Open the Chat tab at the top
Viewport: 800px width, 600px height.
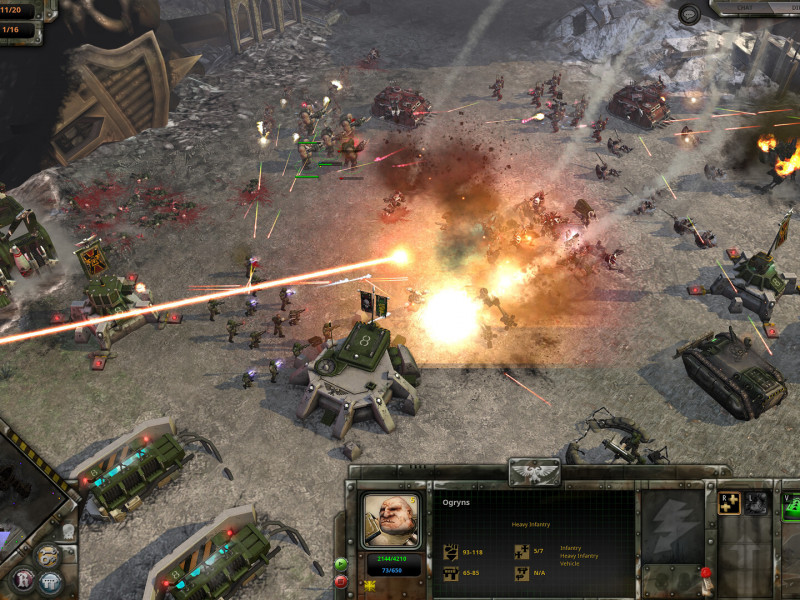pos(742,7)
